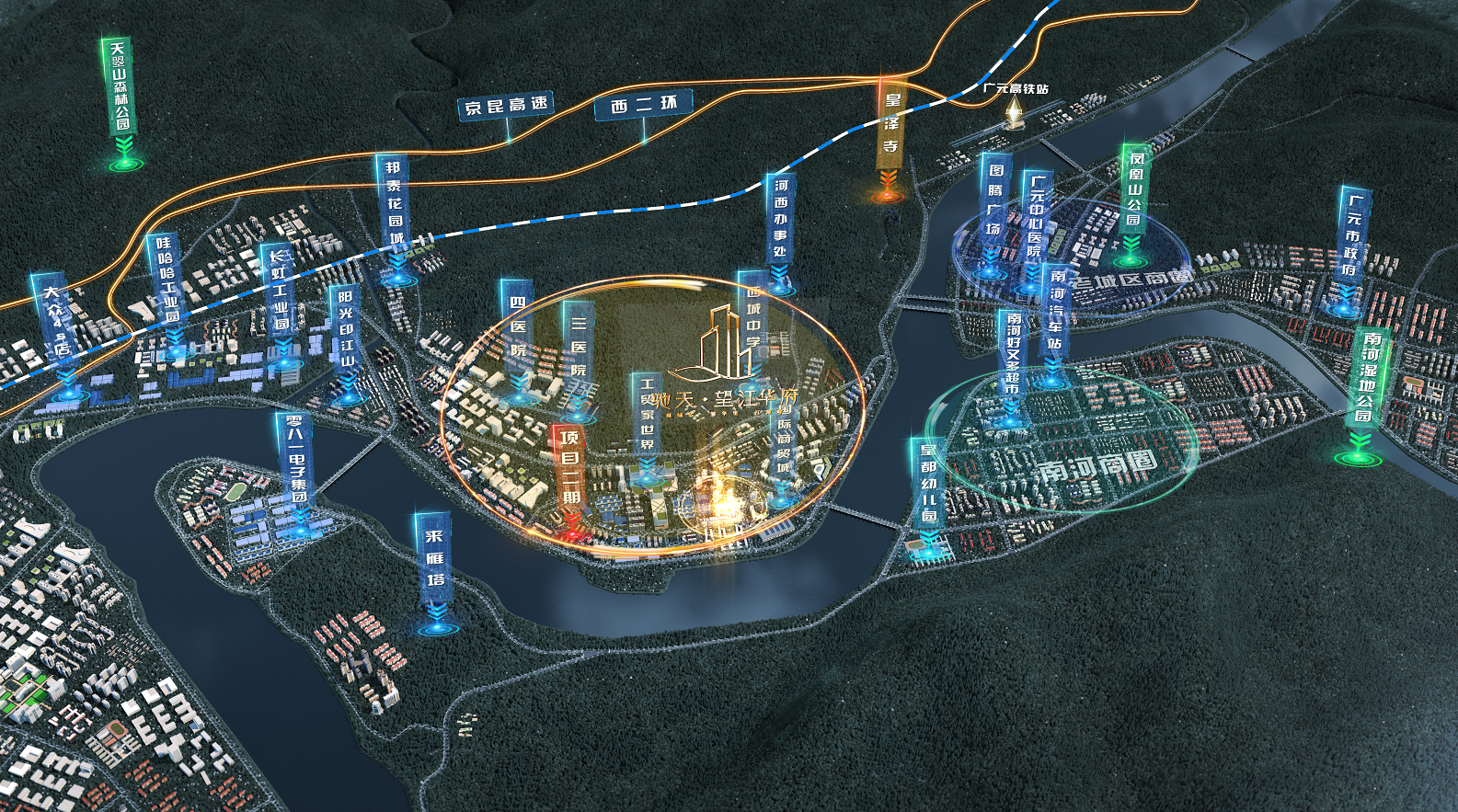Select the 长虹工业园 marker label
The height and width of the screenshot is (812, 1458).
[280, 292]
